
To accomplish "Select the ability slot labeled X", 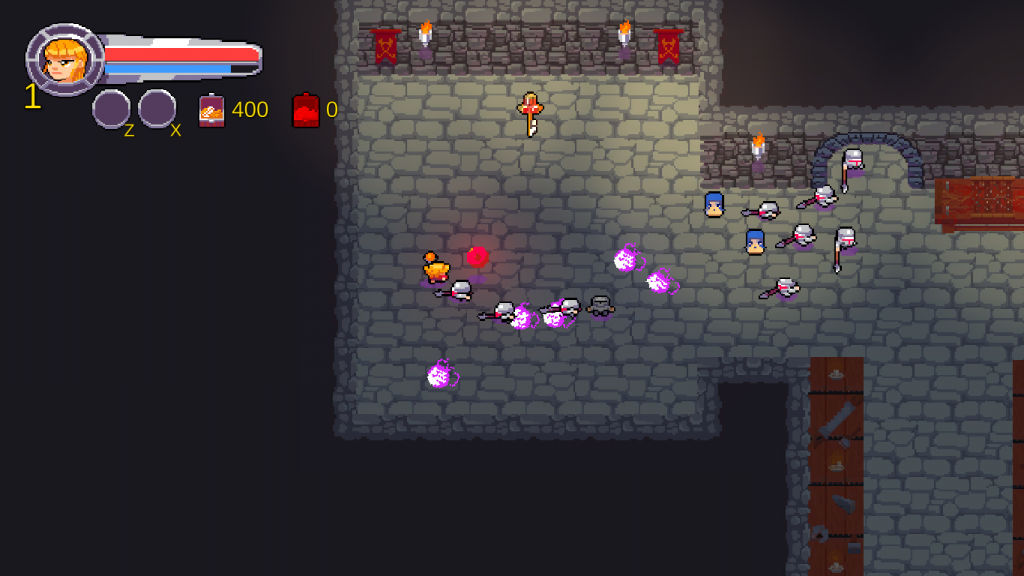I will click(x=157, y=109).
